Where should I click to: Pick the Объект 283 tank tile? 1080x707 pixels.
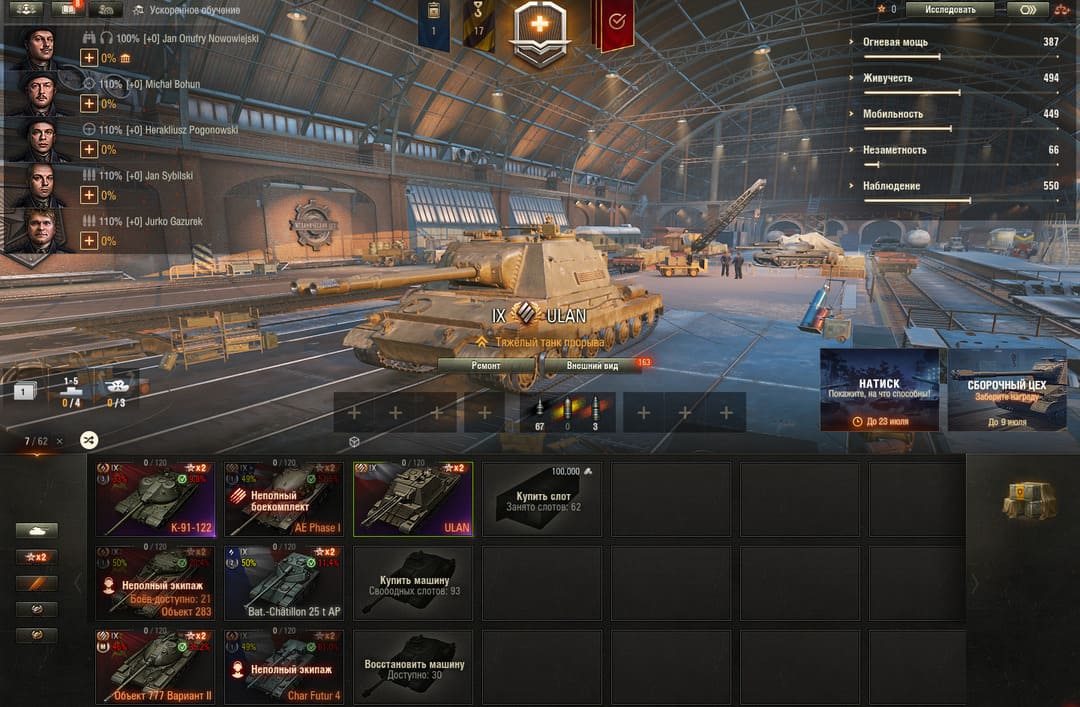pyautogui.click(x=155, y=582)
